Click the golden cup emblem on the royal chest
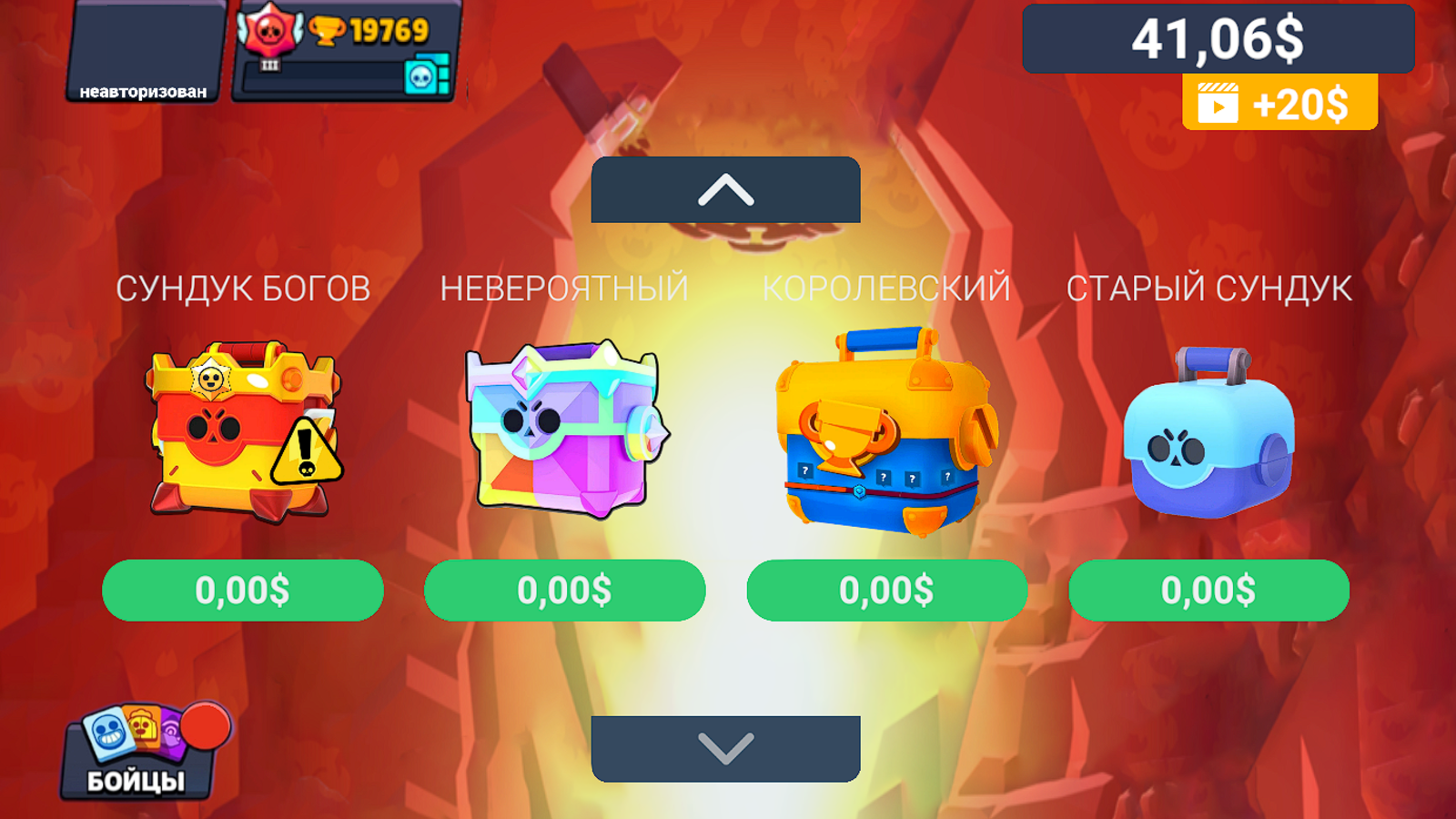 [848, 434]
